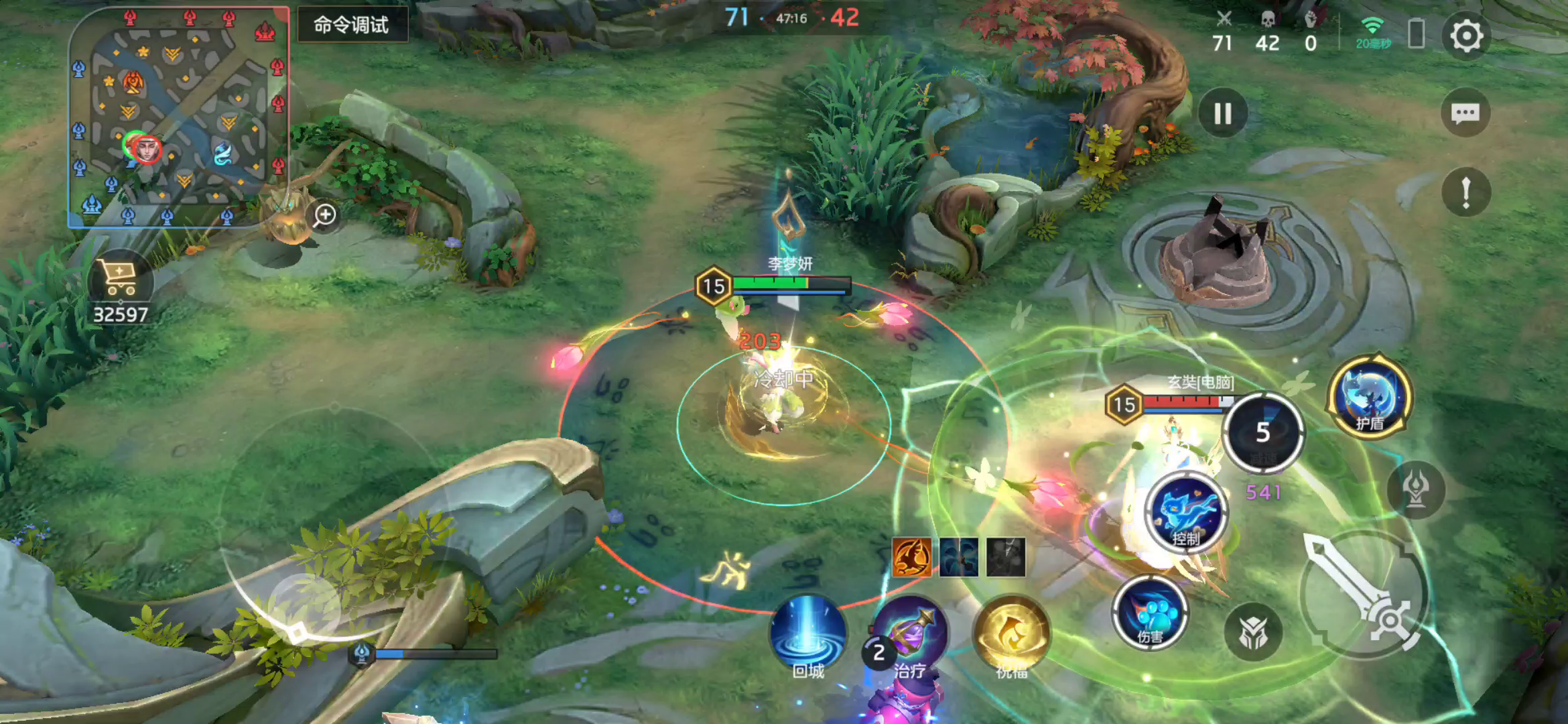Tap the sword basic attack button
Image resolution: width=1568 pixels, height=724 pixels.
(x=1364, y=593)
